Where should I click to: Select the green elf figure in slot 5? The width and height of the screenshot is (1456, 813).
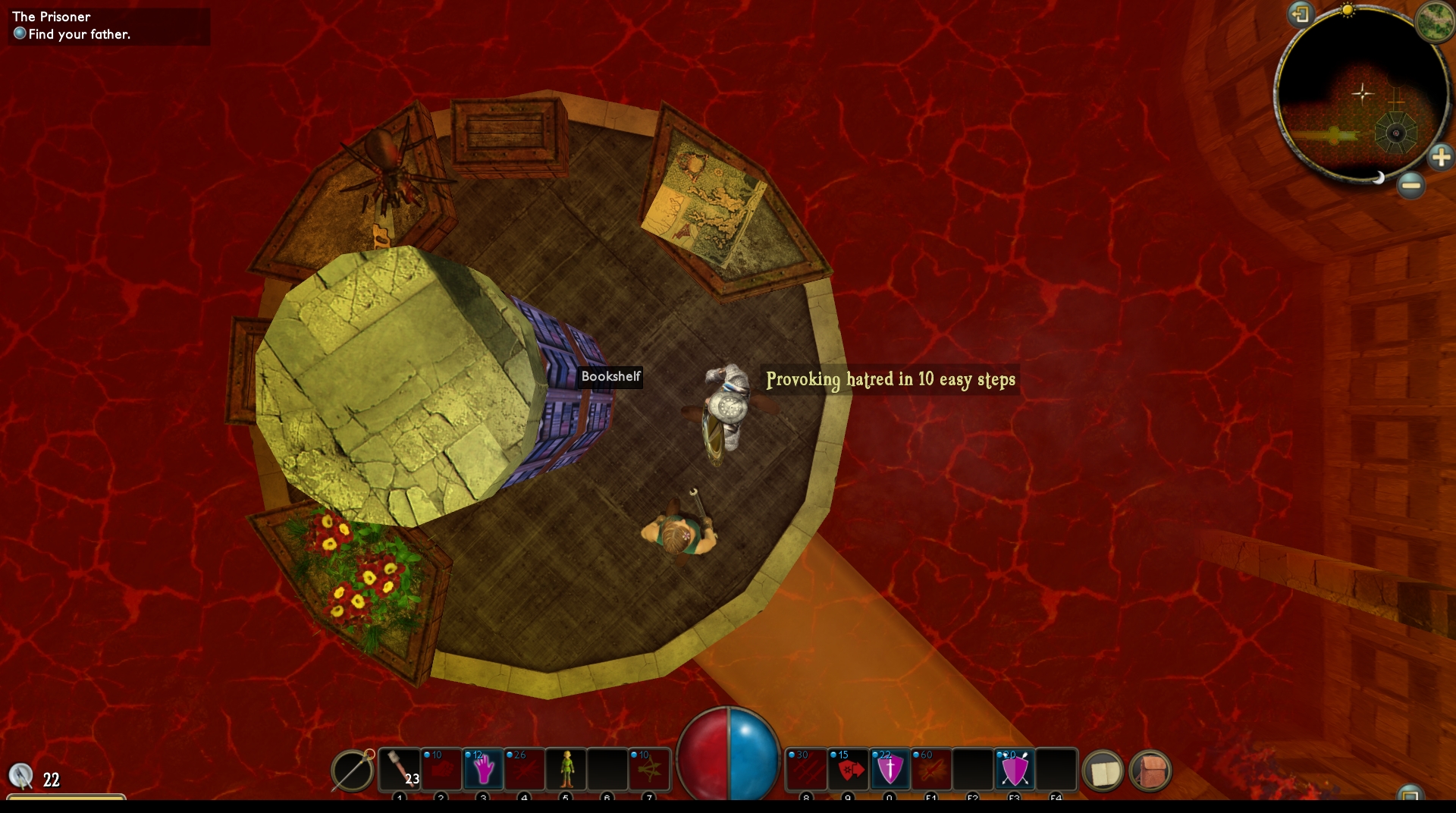click(x=566, y=770)
